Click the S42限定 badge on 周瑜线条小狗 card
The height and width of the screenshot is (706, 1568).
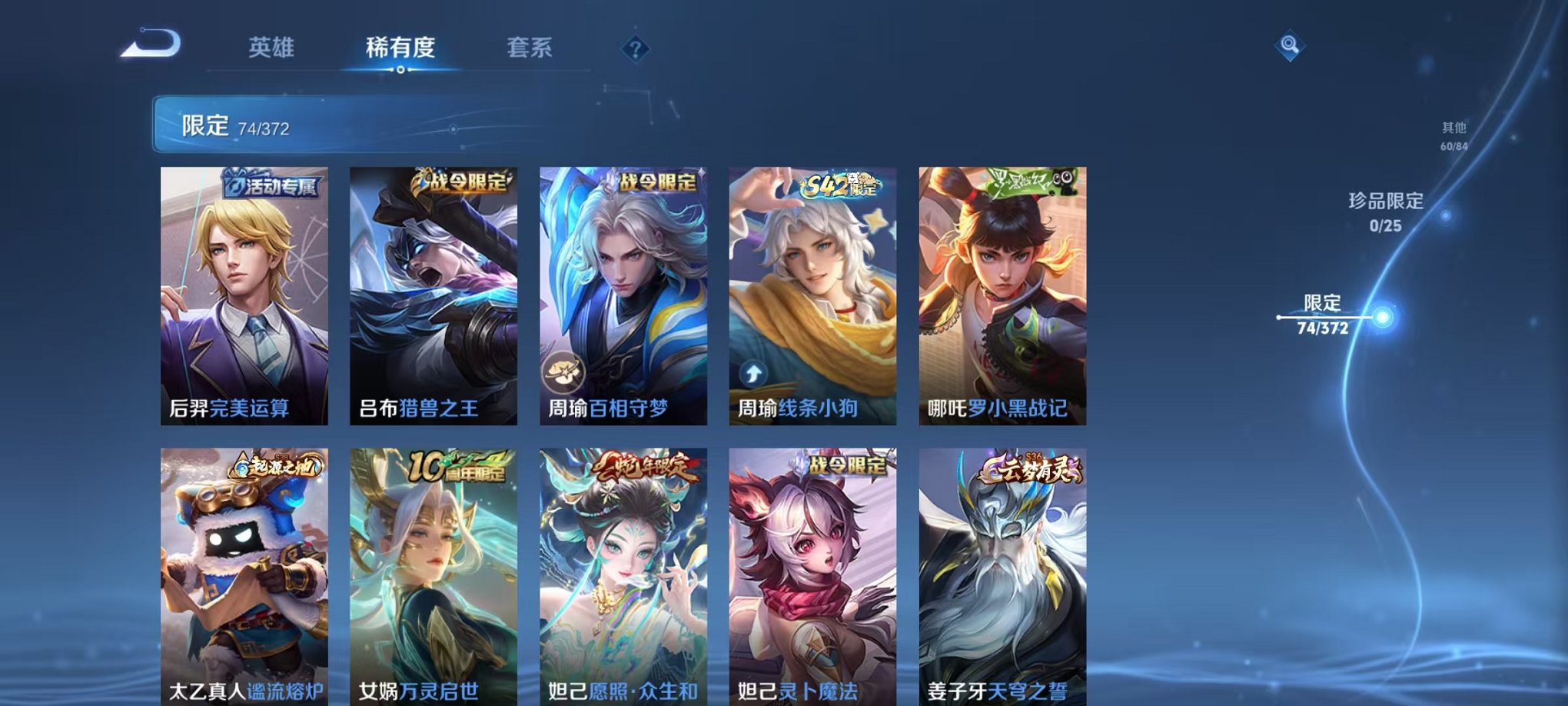[x=840, y=185]
